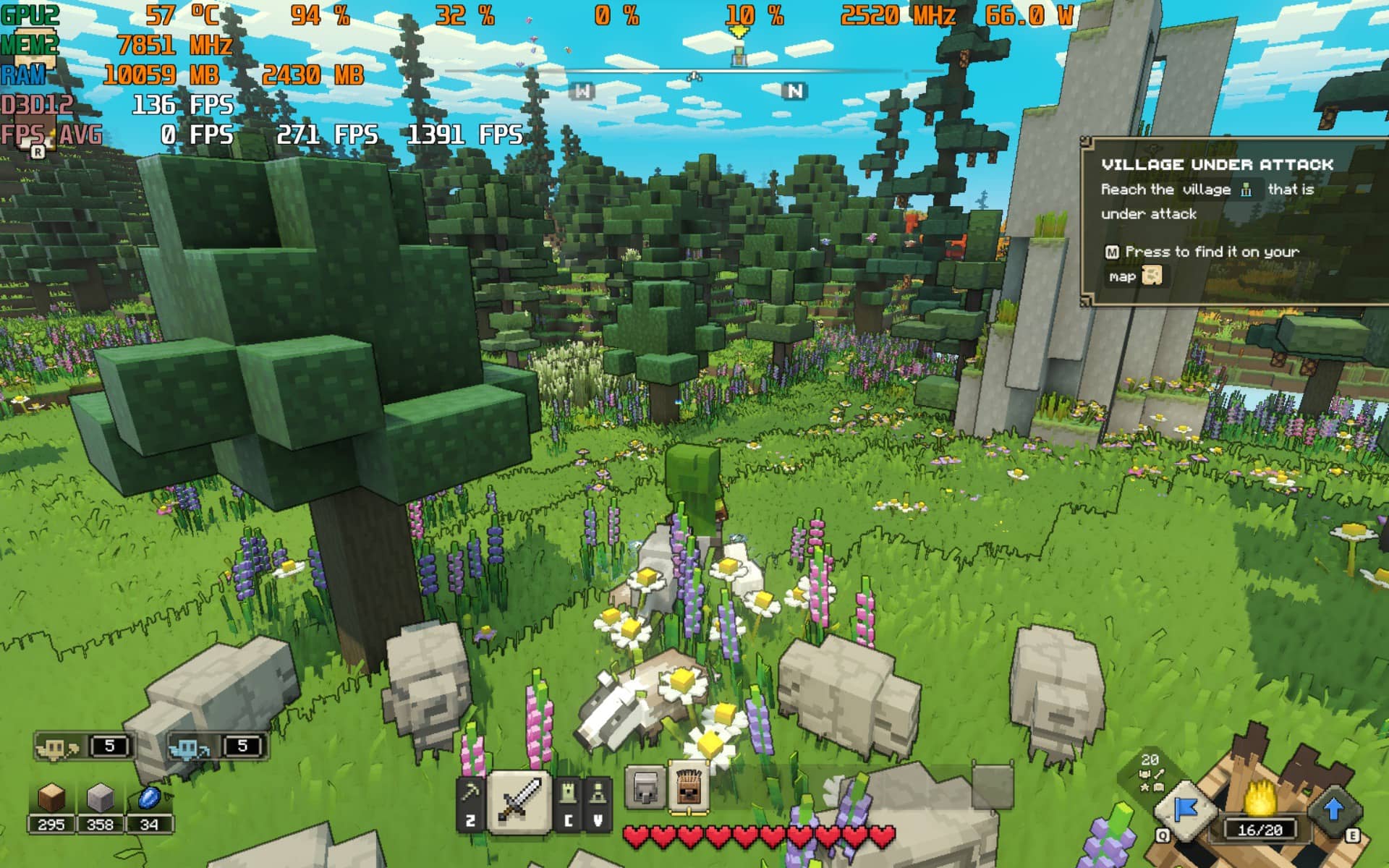Image resolution: width=1389 pixels, height=868 pixels.
Task: Click the N marker on the compass bar
Action: tap(794, 90)
